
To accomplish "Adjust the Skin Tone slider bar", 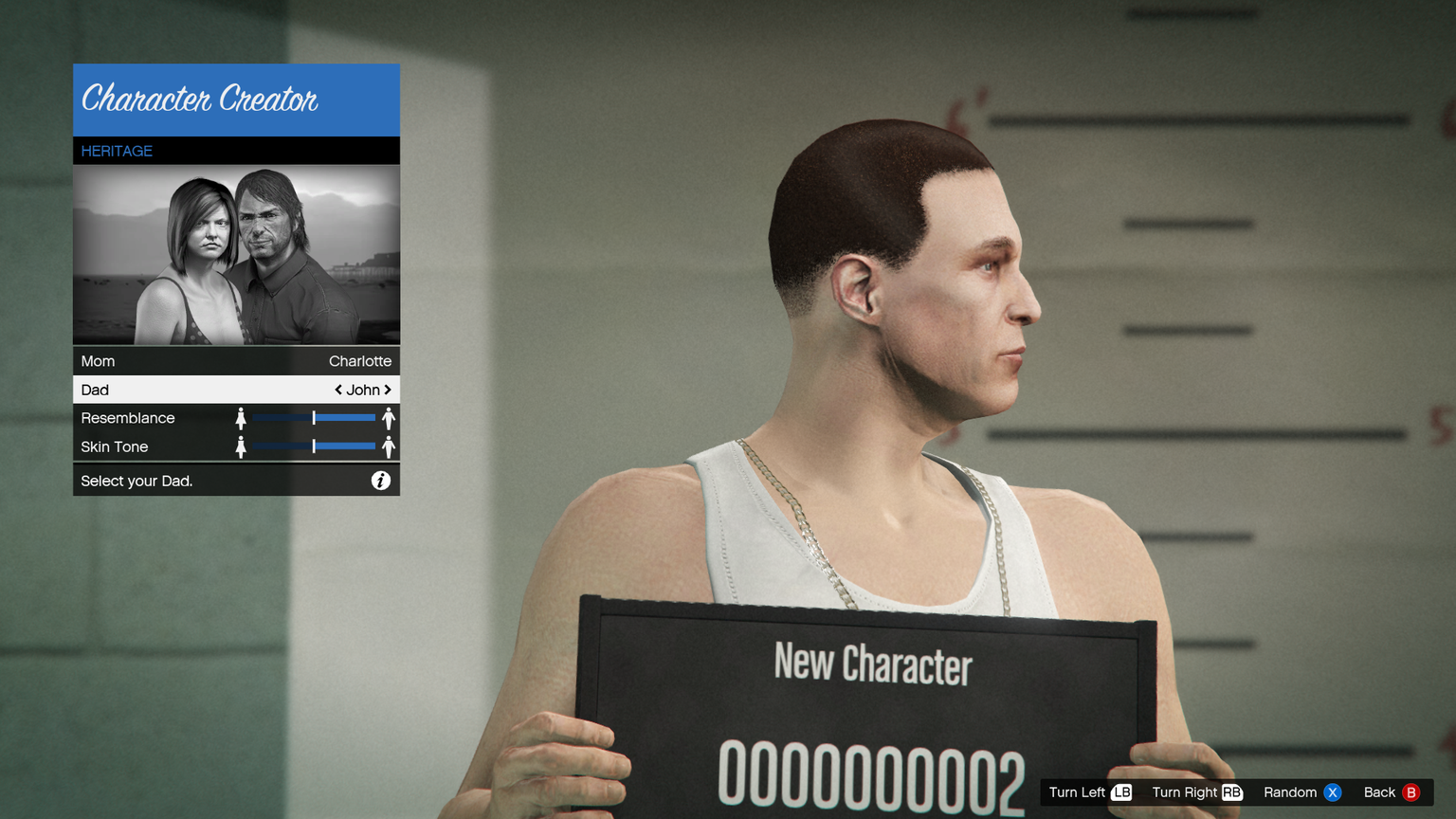I will click(314, 446).
